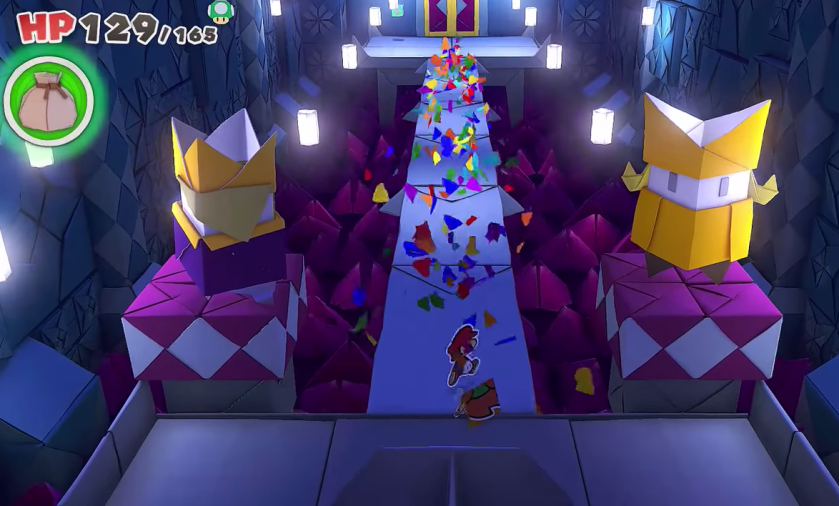This screenshot has height=506, width=839.
Task: Click the confetti bag icon
Action: point(47,98)
